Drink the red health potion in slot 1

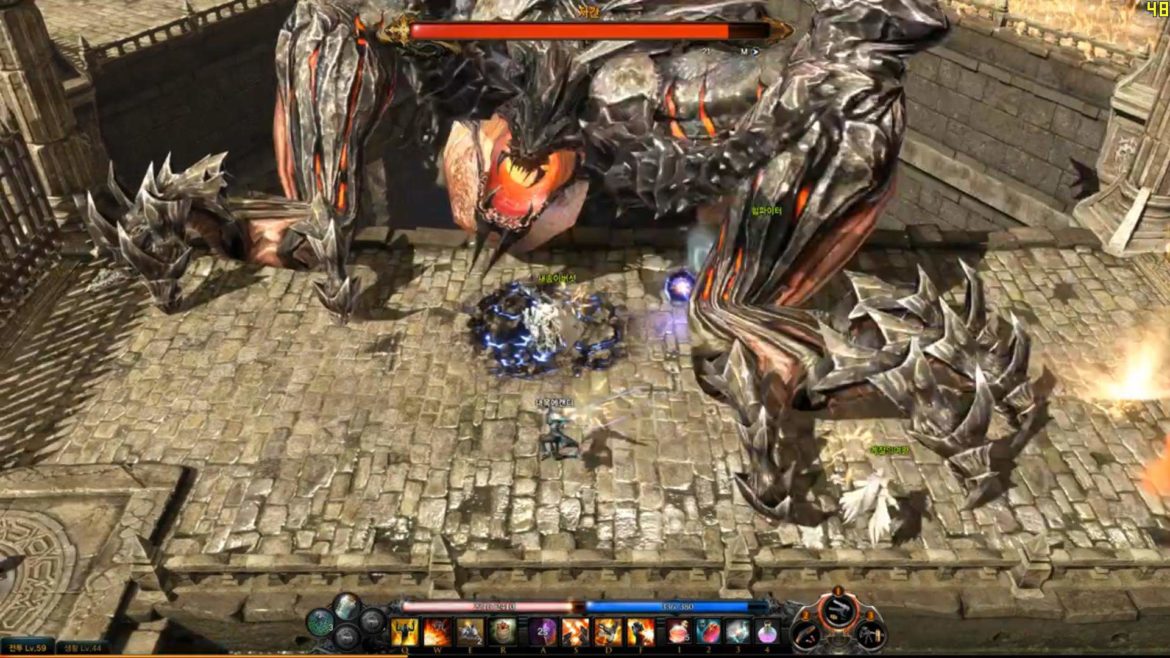pos(679,632)
